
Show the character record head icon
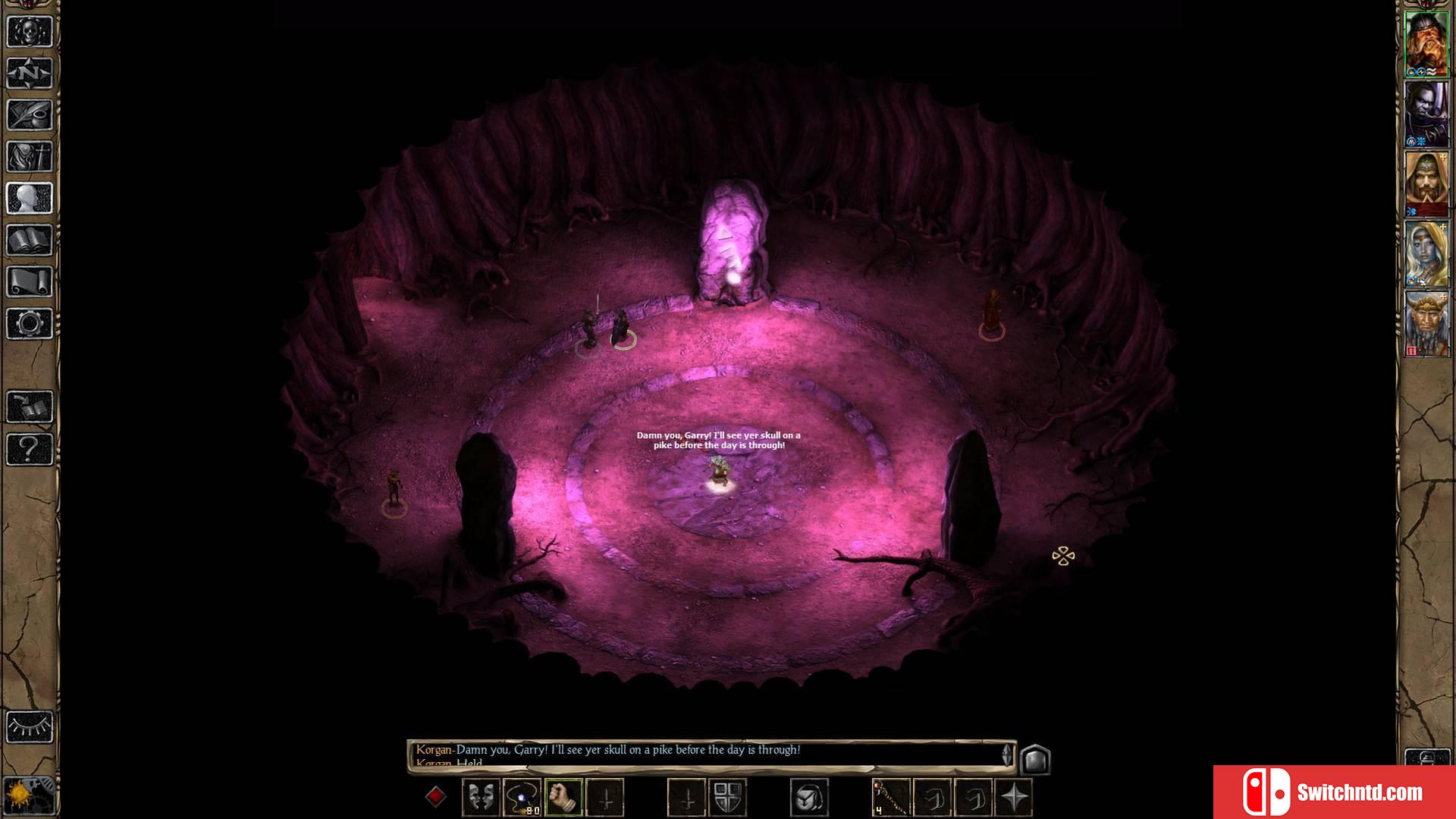coord(30,199)
